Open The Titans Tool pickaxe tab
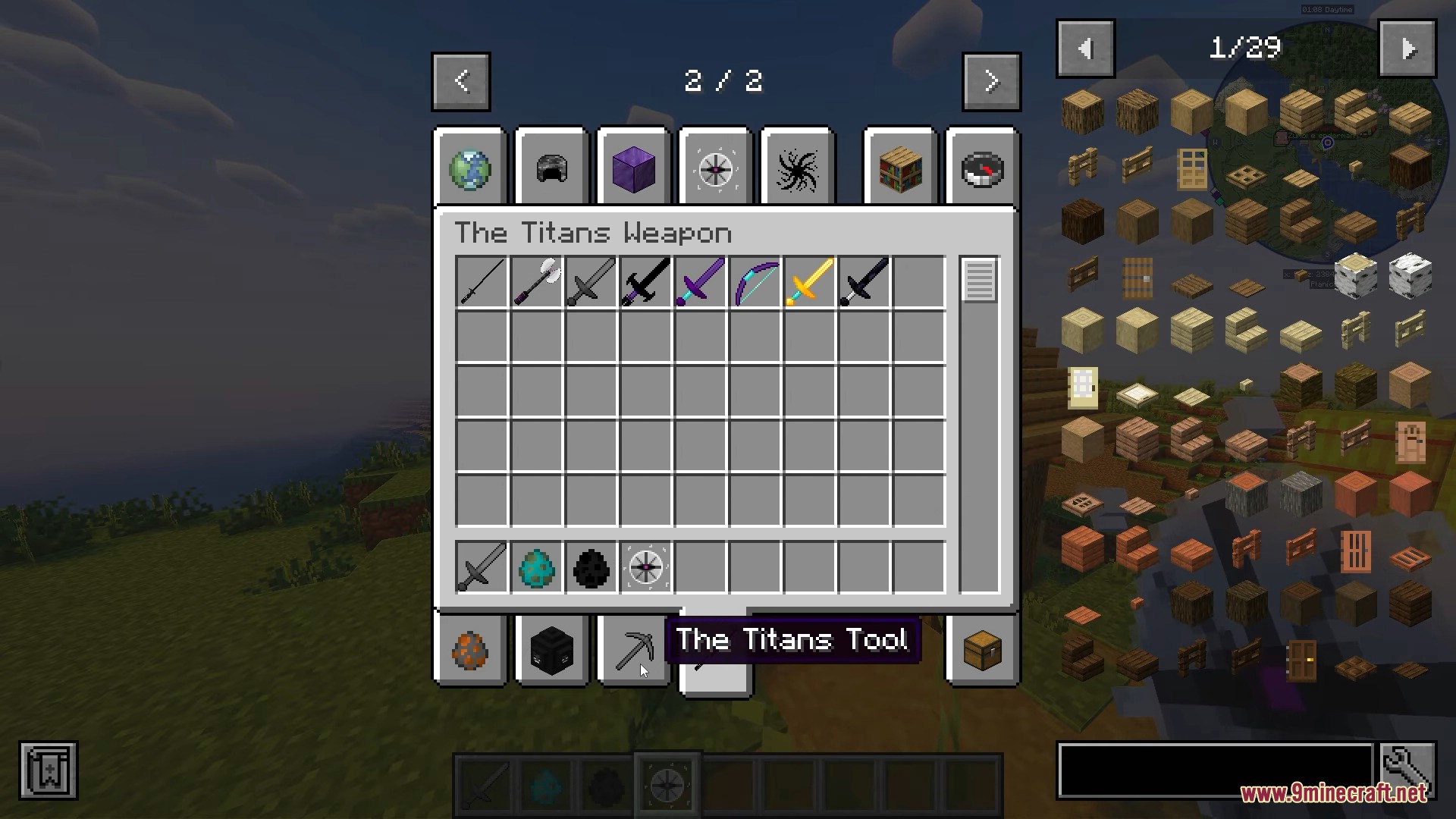The height and width of the screenshot is (819, 1456). [x=633, y=651]
